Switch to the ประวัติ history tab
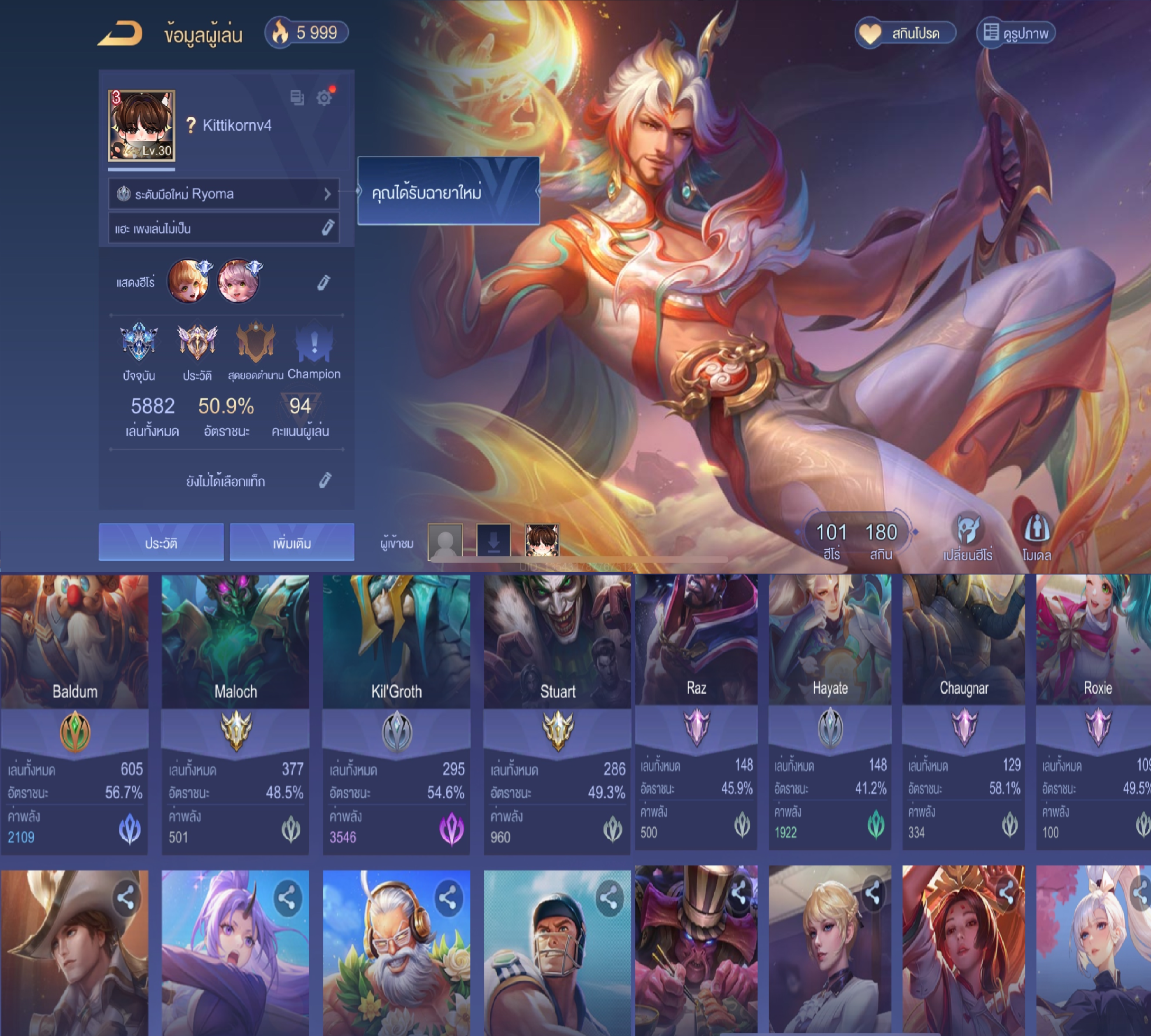The width and height of the screenshot is (1151, 1036). tap(161, 542)
